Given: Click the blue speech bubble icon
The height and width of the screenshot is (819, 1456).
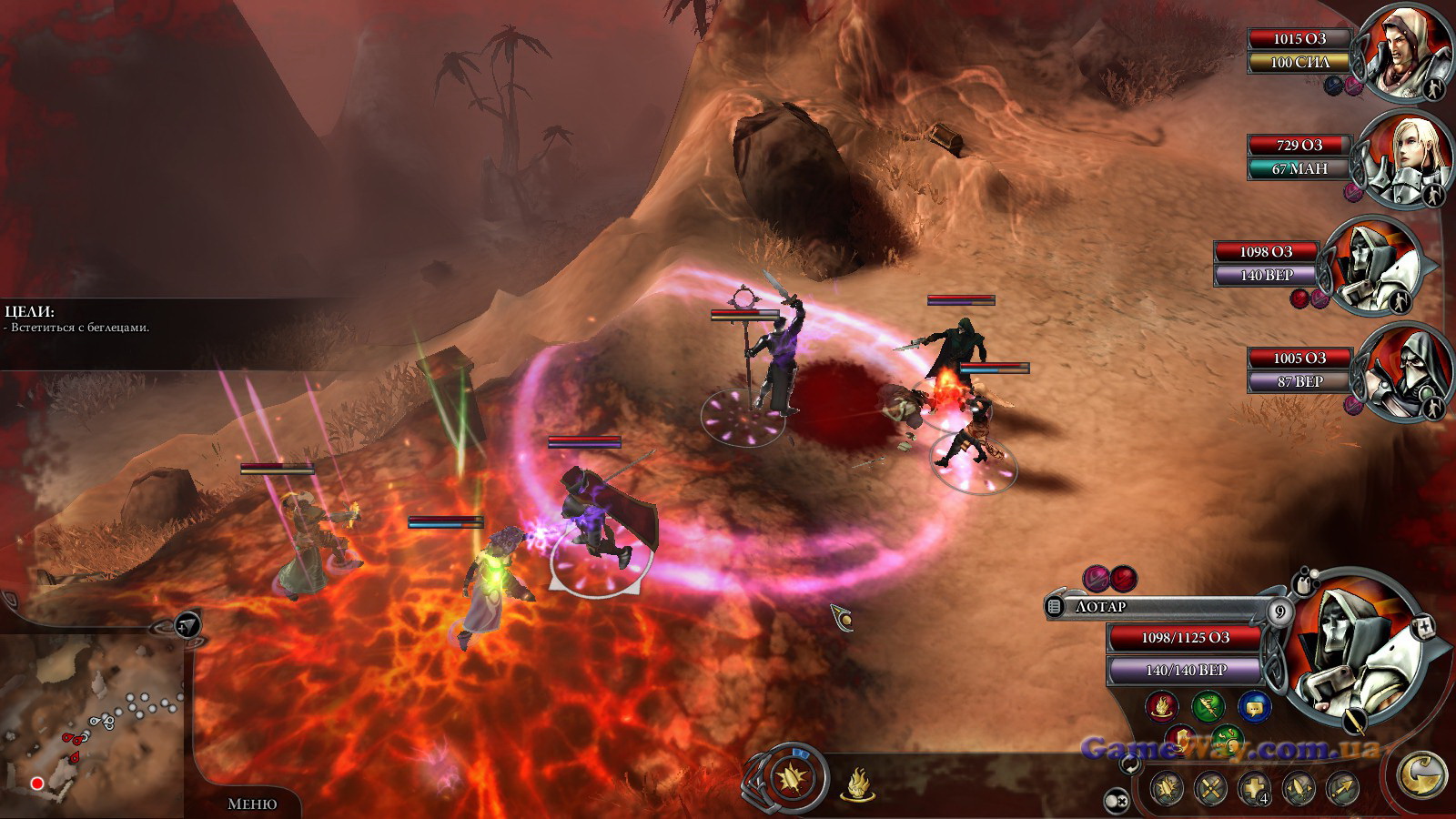Looking at the screenshot, I should point(1255,705).
